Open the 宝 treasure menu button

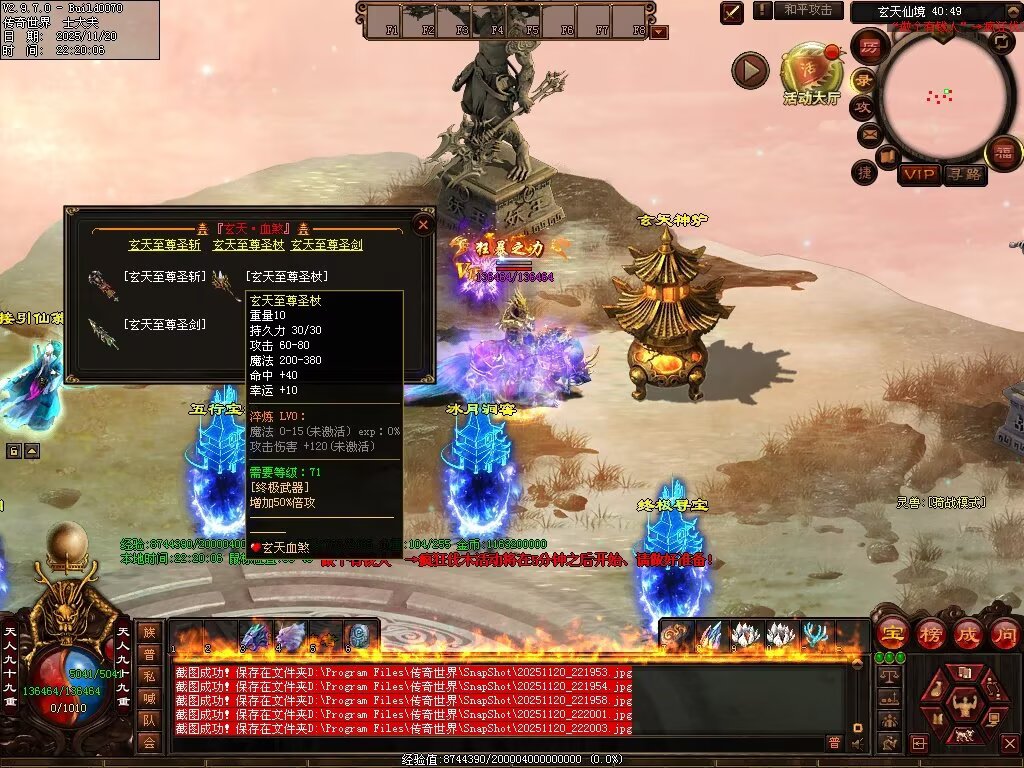(x=891, y=634)
